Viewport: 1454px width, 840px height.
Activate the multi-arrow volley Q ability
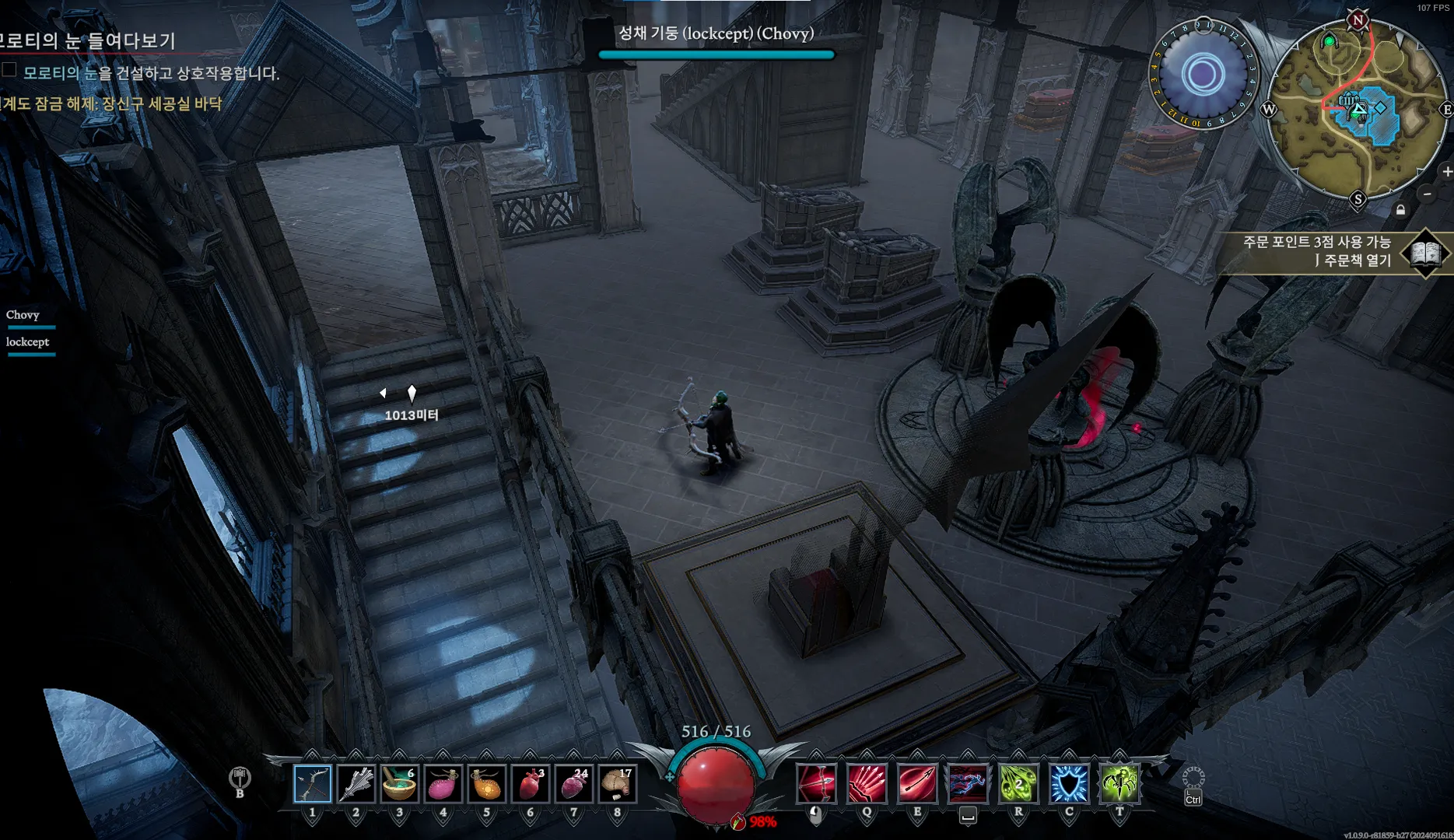tap(867, 783)
